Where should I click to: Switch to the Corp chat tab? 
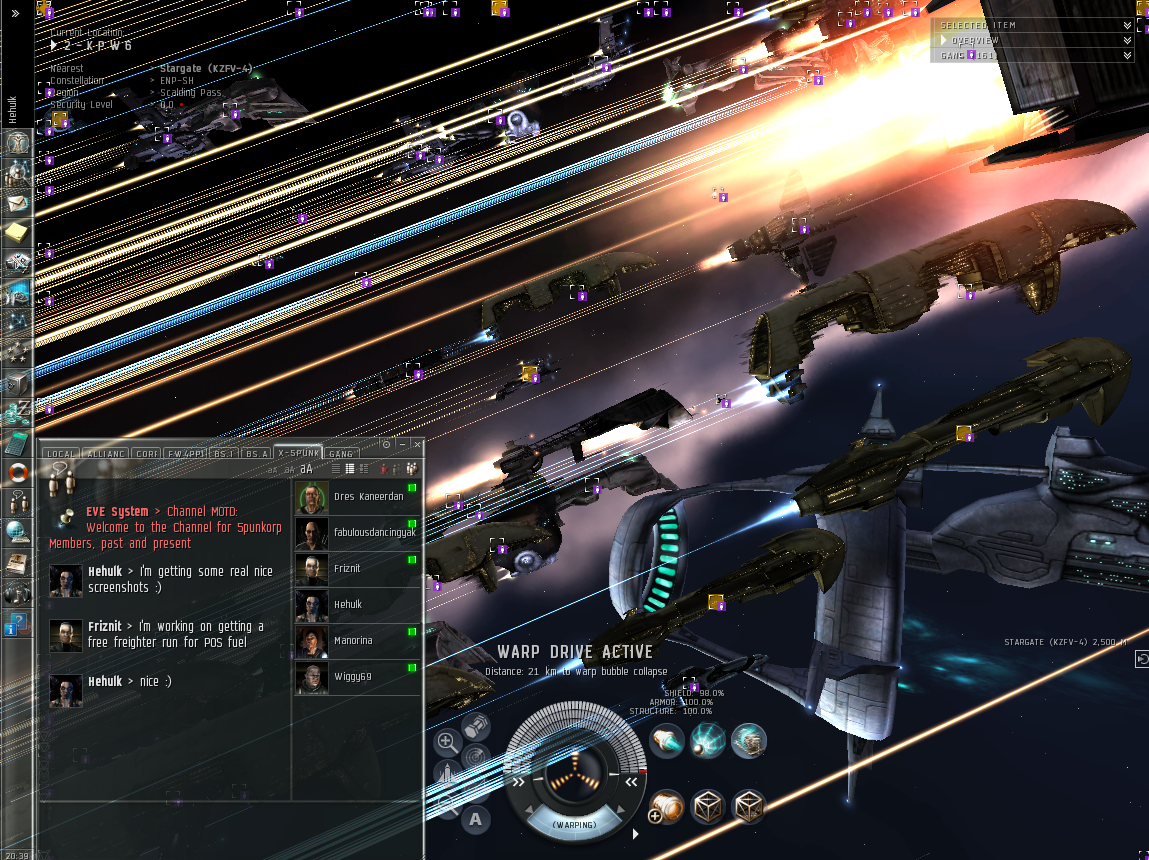147,454
